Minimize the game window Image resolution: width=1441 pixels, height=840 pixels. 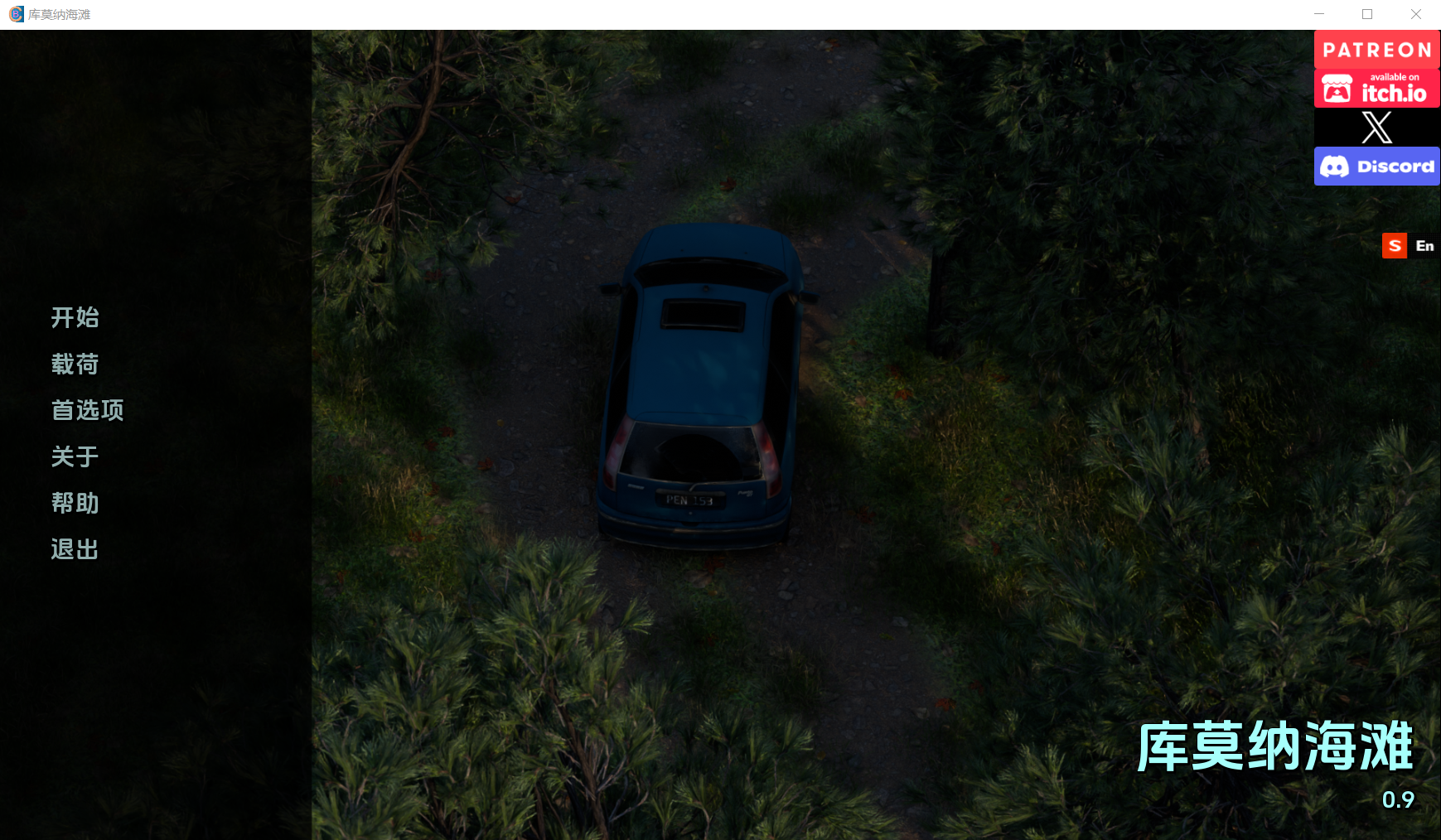(x=1319, y=14)
